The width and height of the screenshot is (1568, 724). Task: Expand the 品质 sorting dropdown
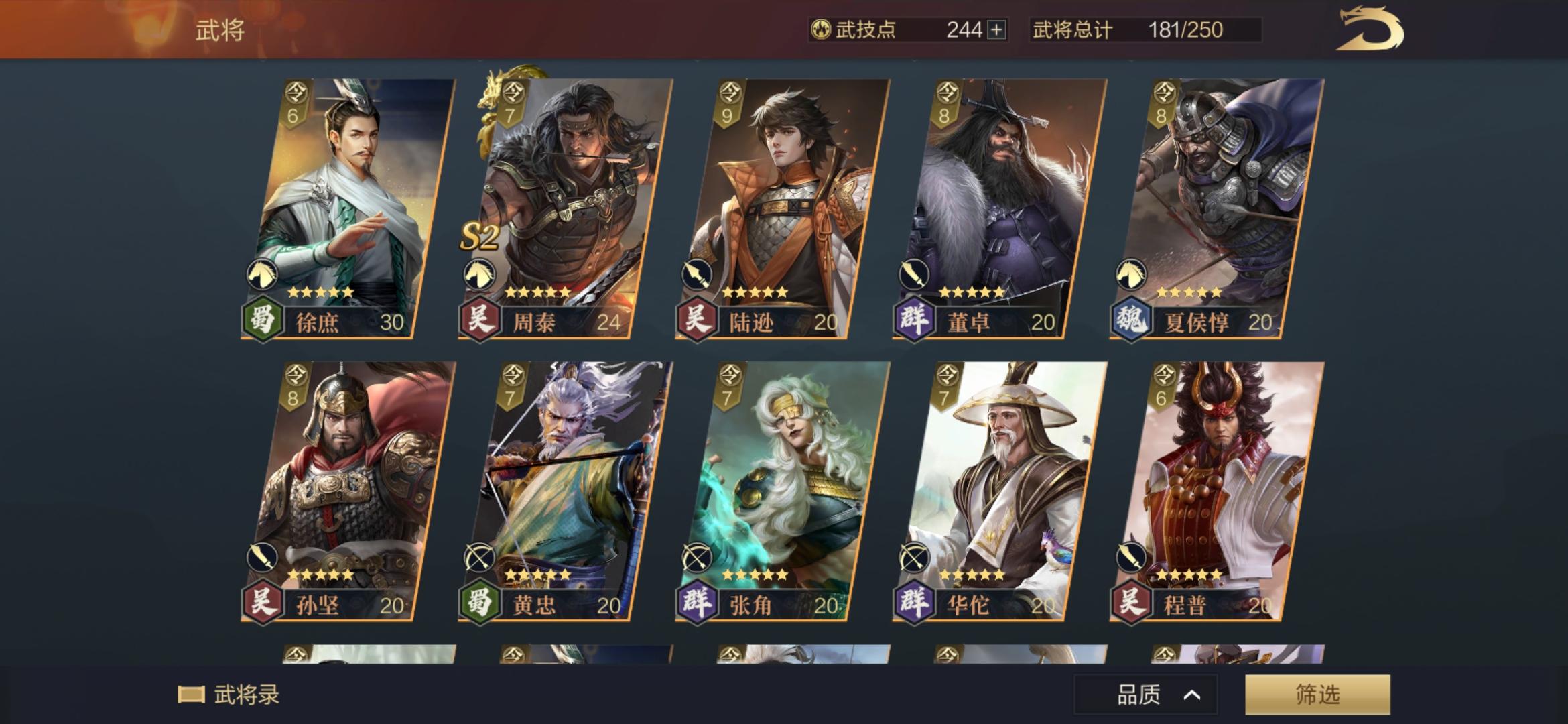[1147, 695]
